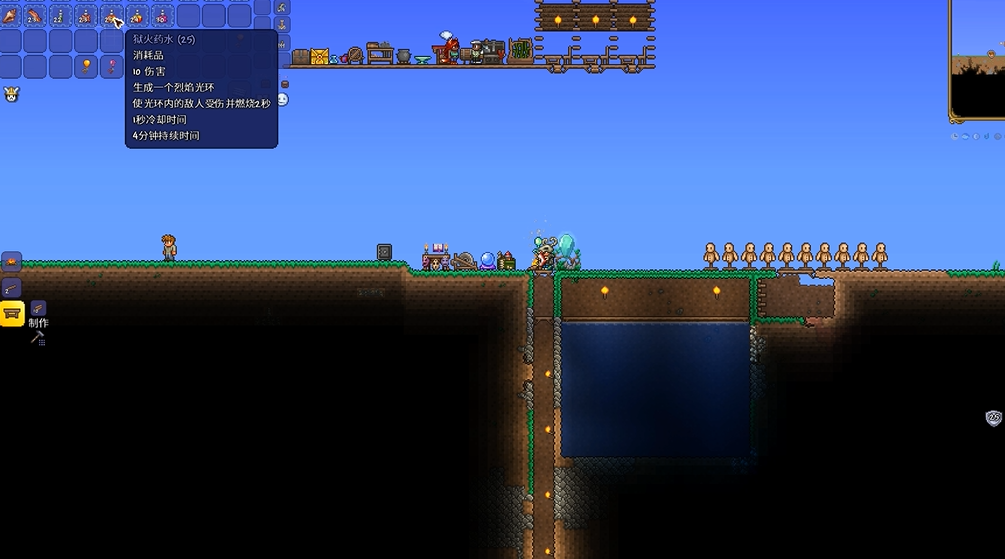Select the seashell item slot
This screenshot has width=1005, height=559.
[x=10, y=16]
